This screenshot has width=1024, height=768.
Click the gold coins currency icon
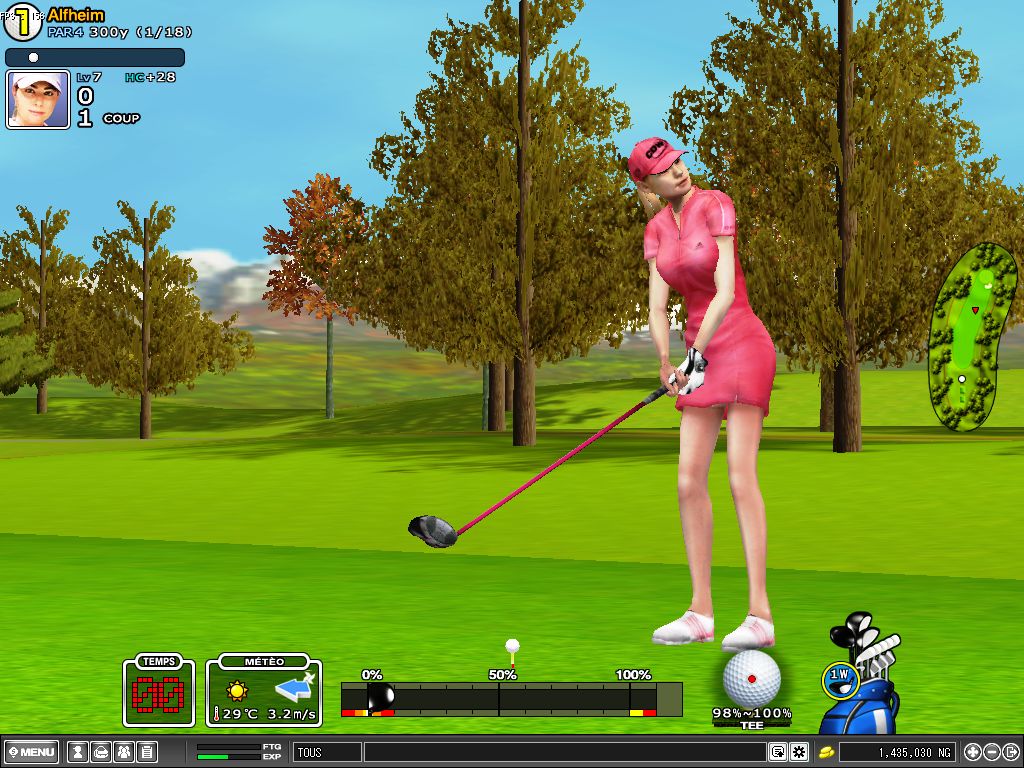click(827, 752)
